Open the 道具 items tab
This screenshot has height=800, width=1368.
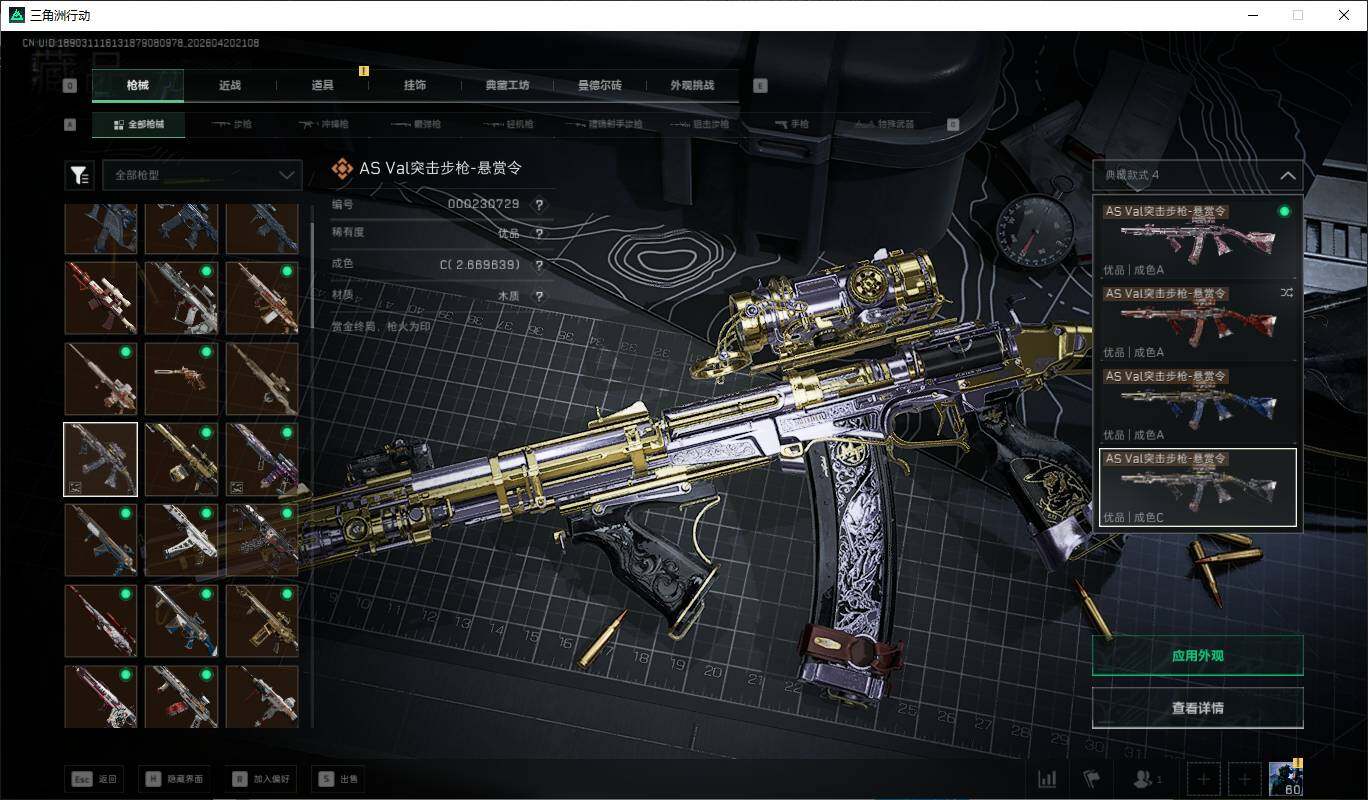[x=322, y=86]
